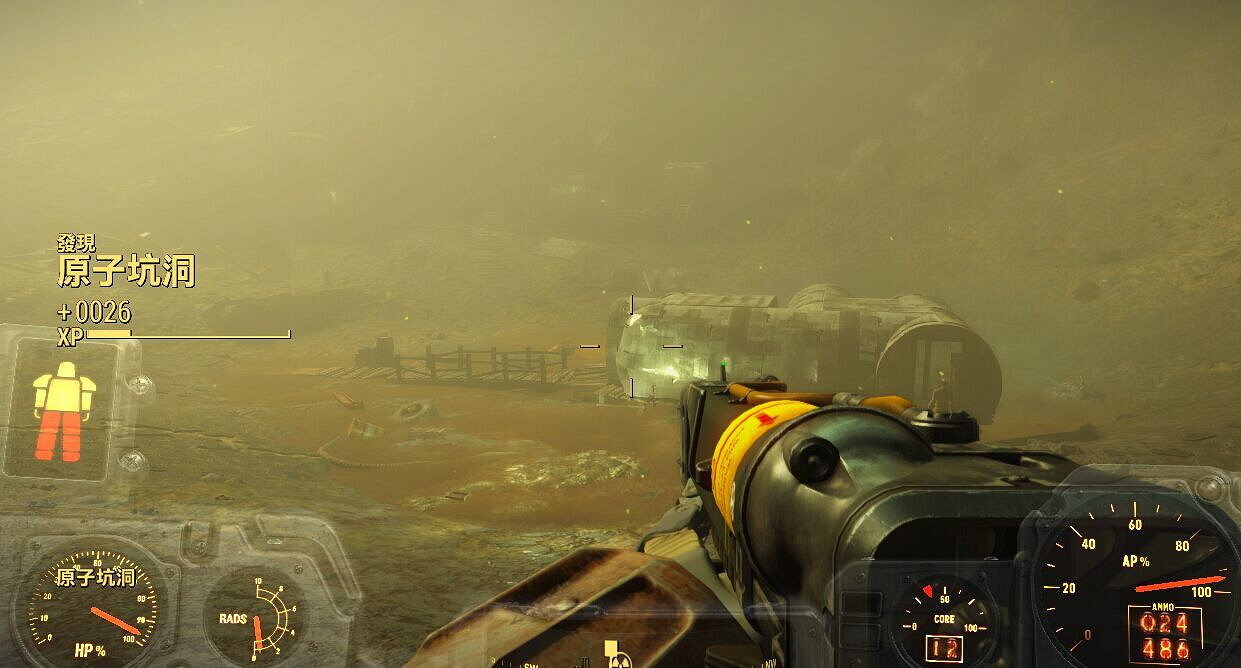Select the discovered location name 原子坑洞 notification
Image resolution: width=1241 pixels, height=668 pixels.
pos(126,271)
